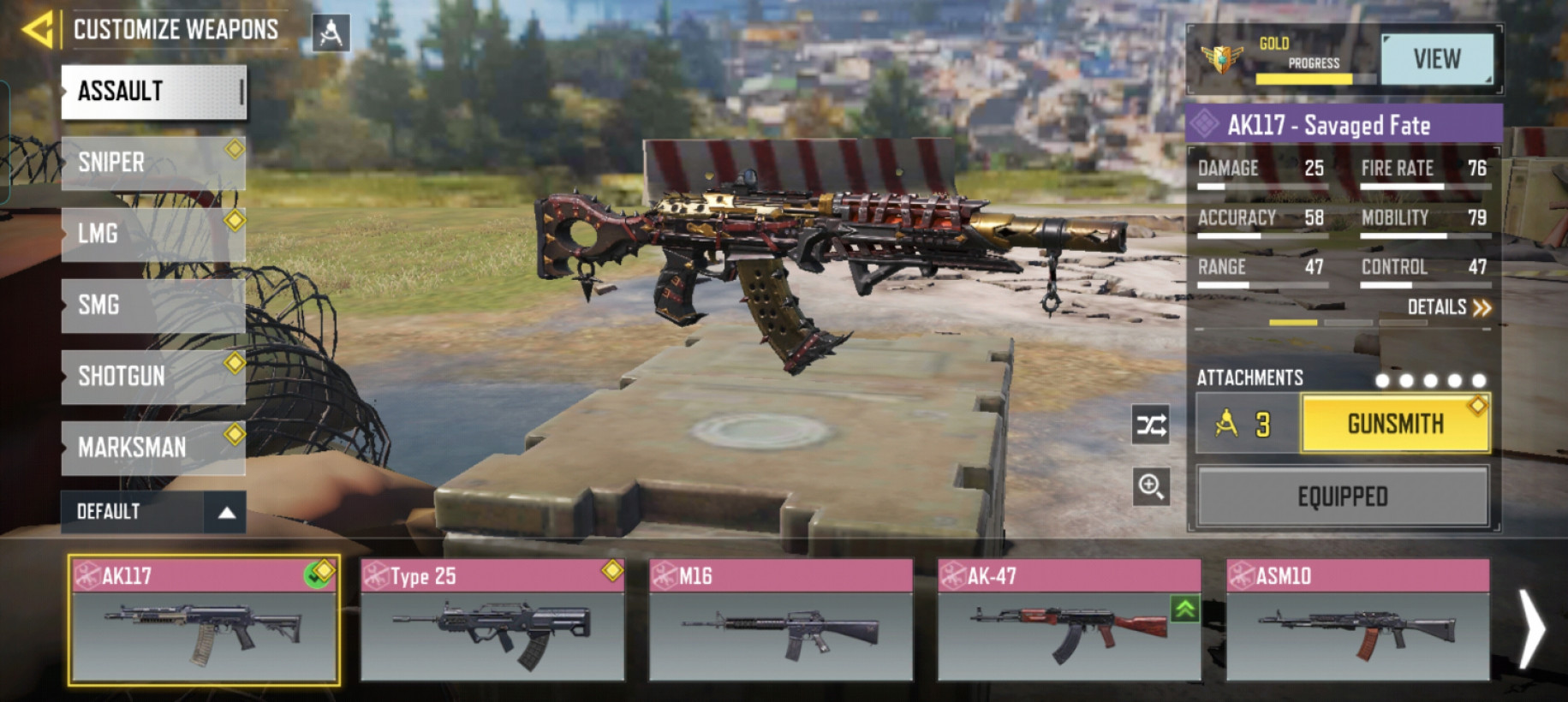Choose the Type 25 weapon card

492,621
